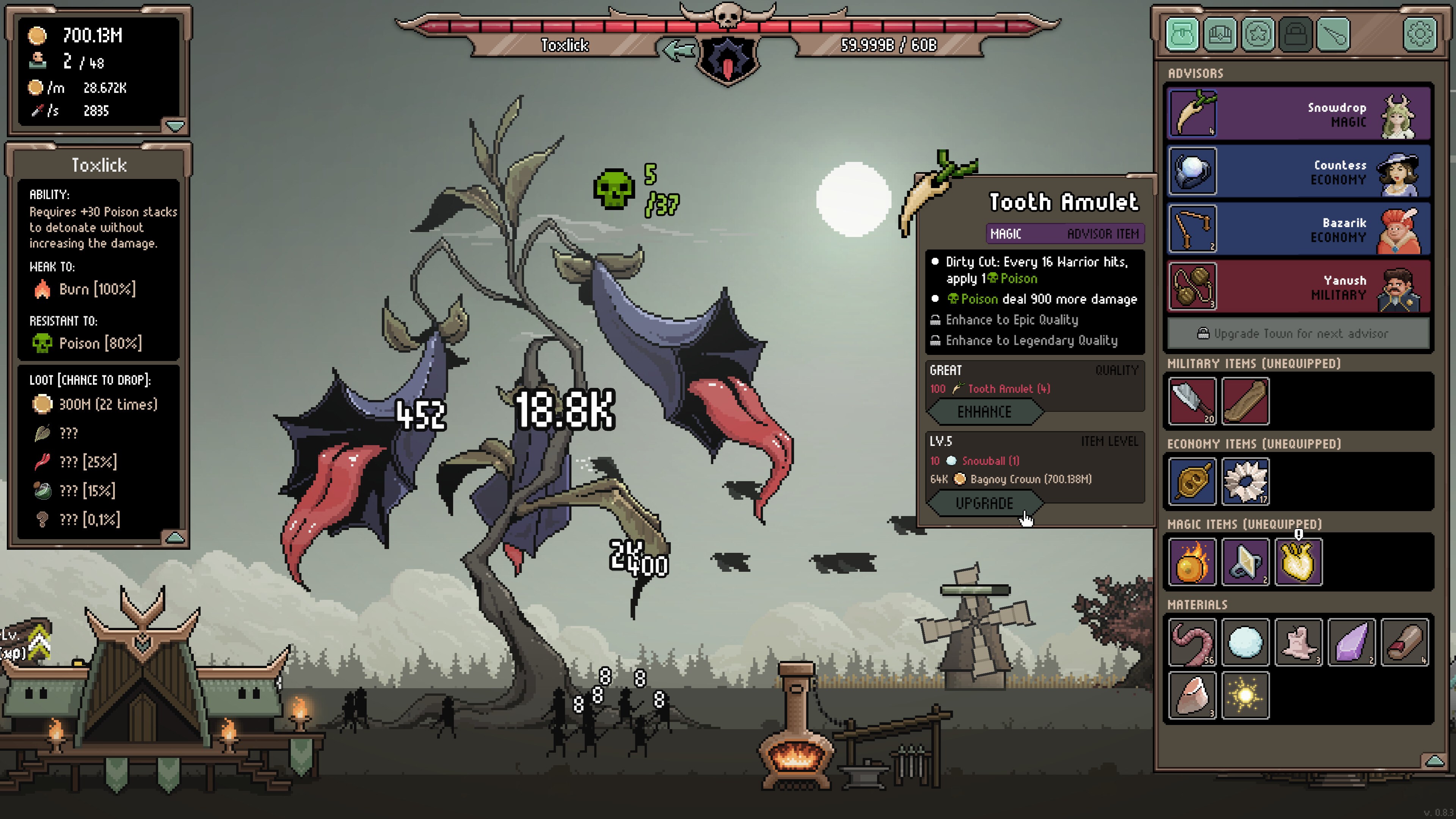Expand the gold stats dropdown arrow
This screenshot has width=1456, height=819.
coord(175,126)
